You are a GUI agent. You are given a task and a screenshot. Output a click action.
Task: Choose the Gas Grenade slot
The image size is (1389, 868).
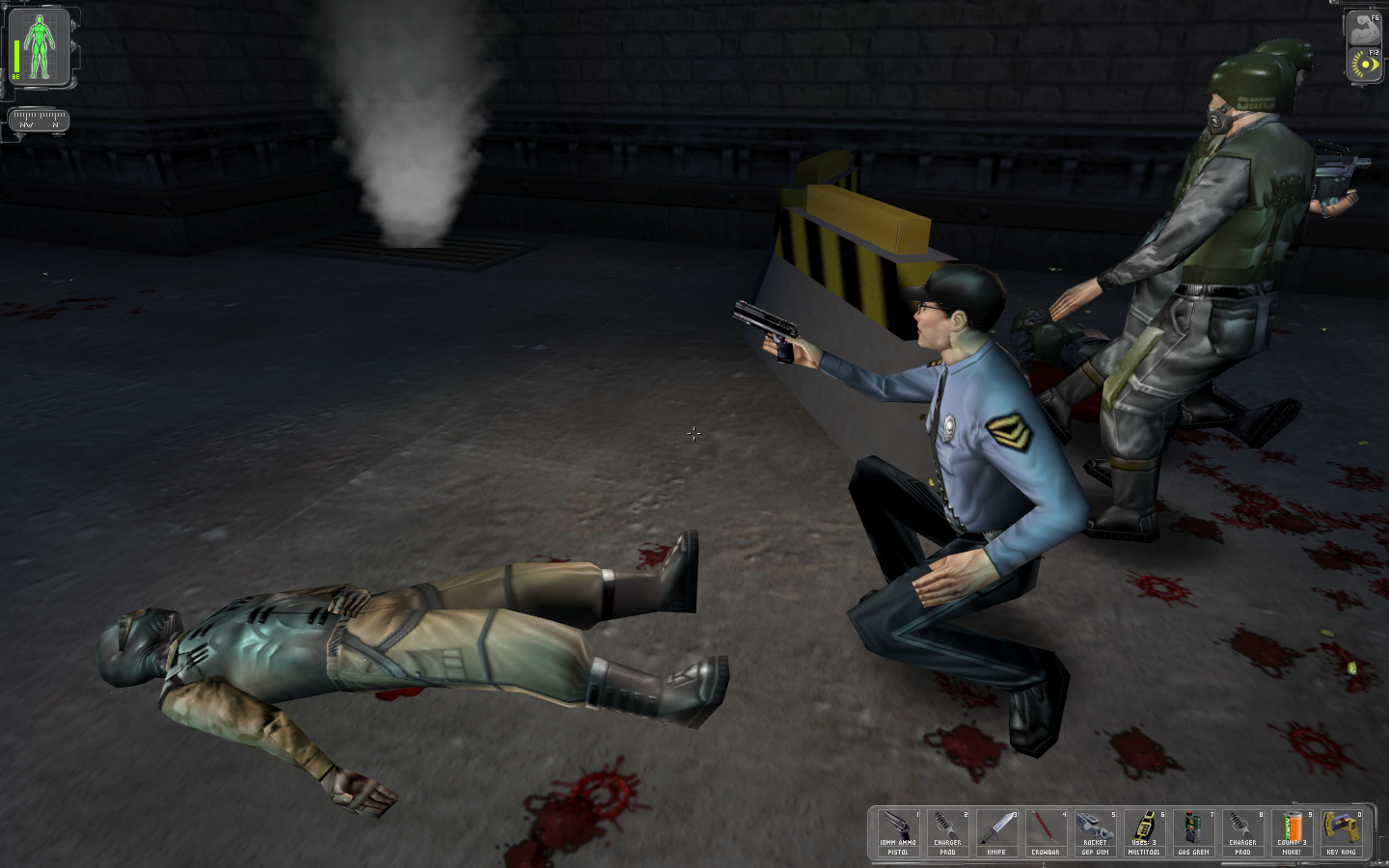pos(1193,832)
